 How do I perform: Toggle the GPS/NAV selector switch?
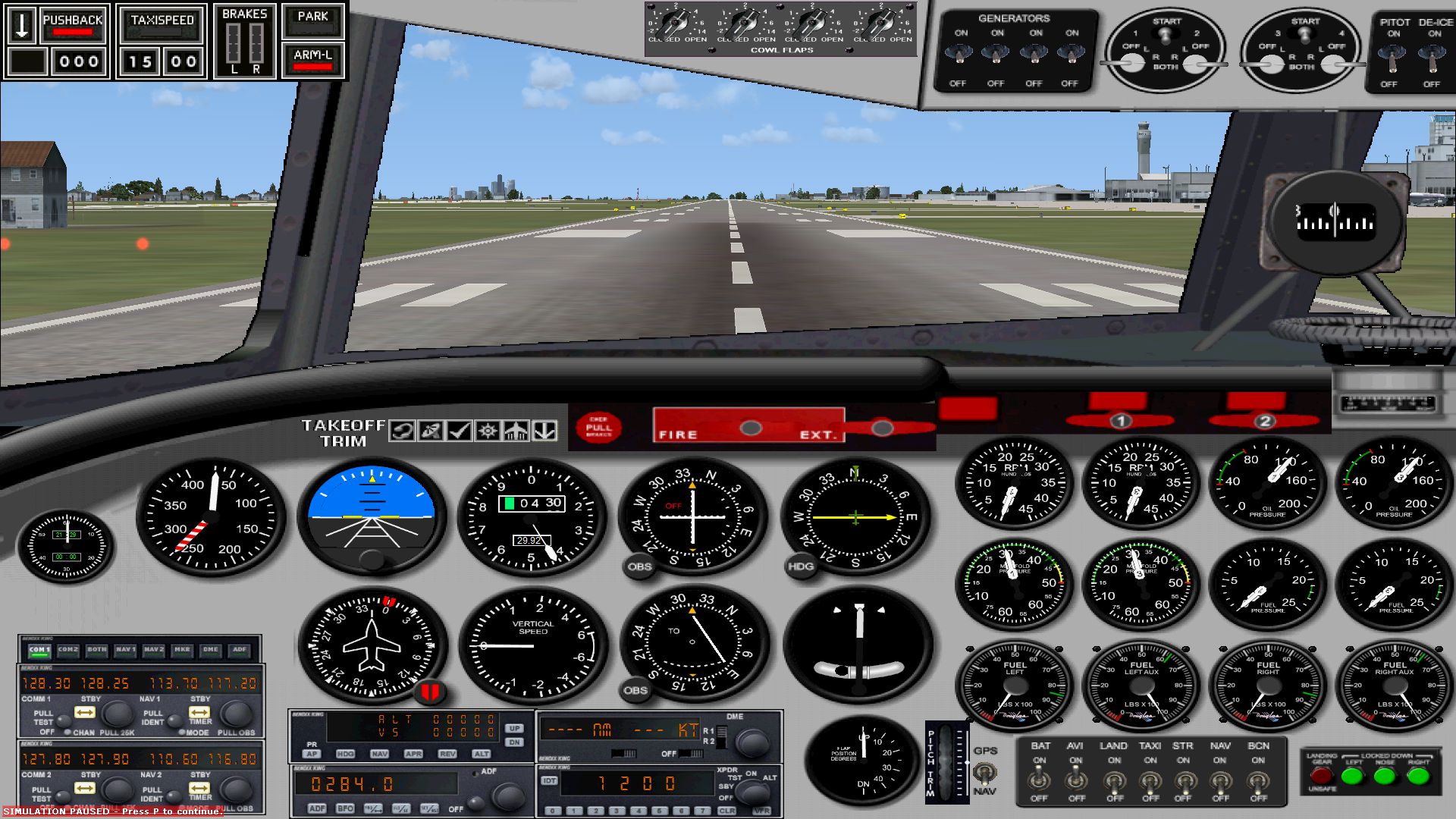click(984, 773)
